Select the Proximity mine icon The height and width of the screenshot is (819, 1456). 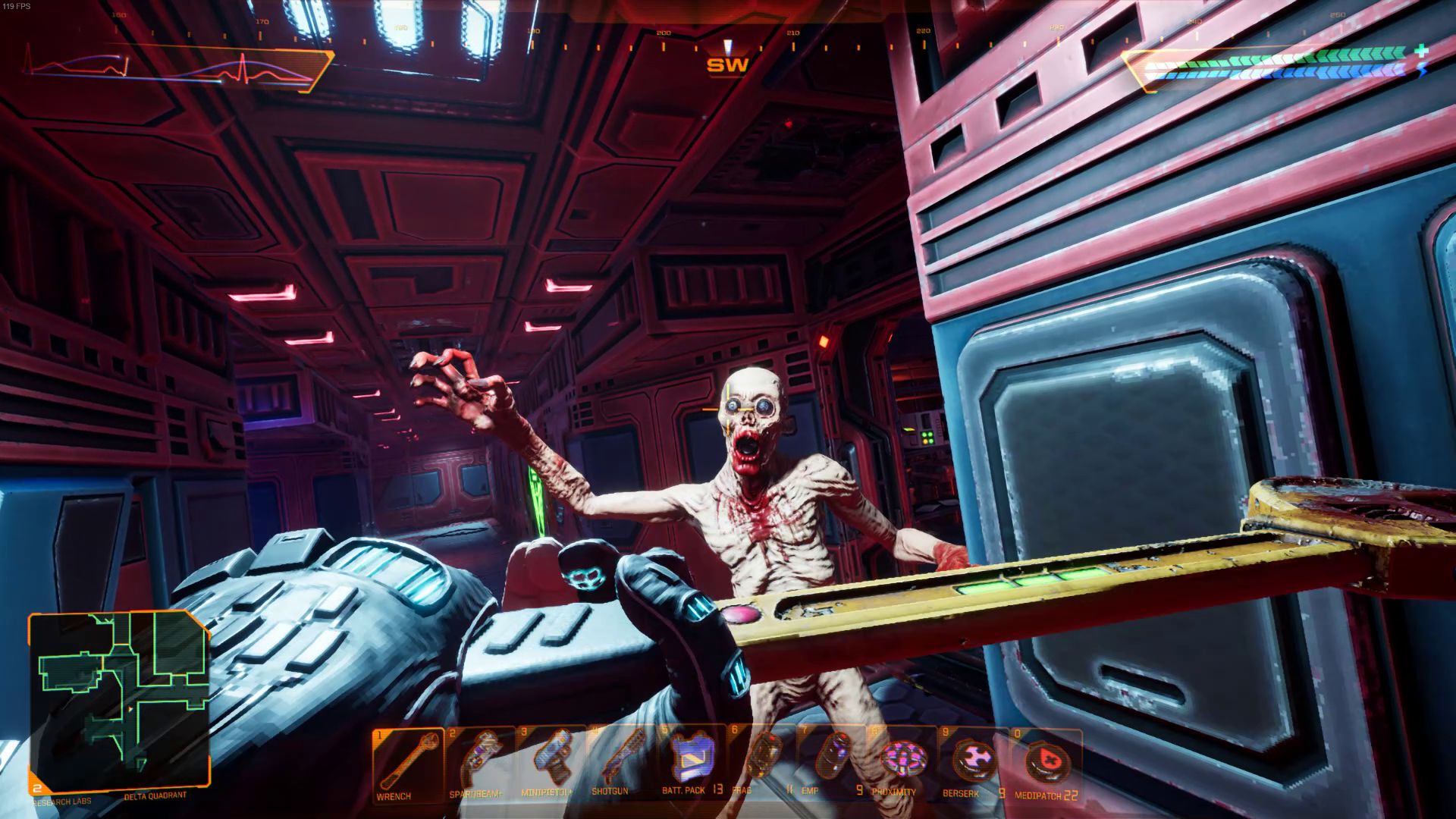pyautogui.click(x=902, y=758)
